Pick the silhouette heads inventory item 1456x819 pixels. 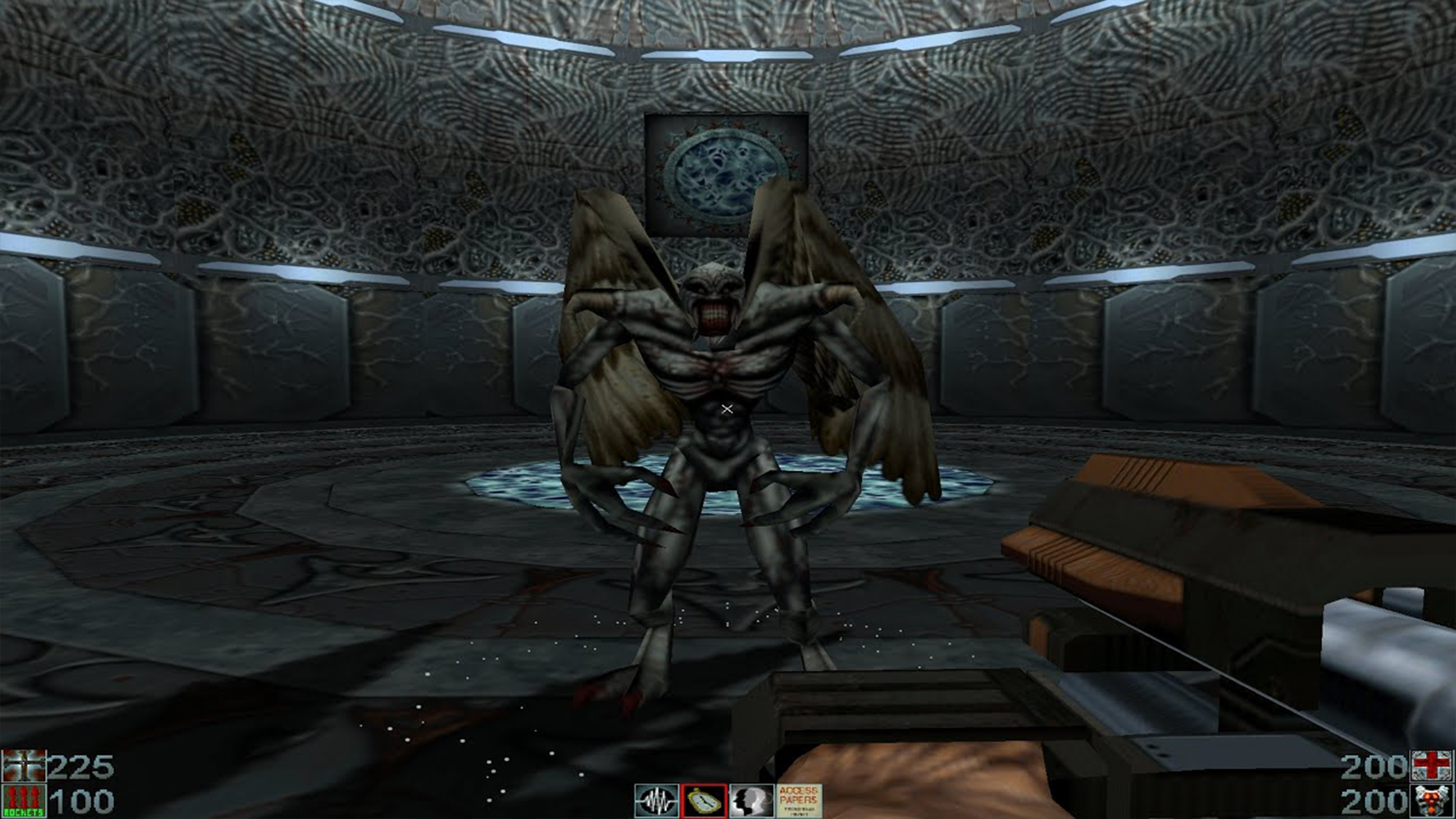click(751, 801)
